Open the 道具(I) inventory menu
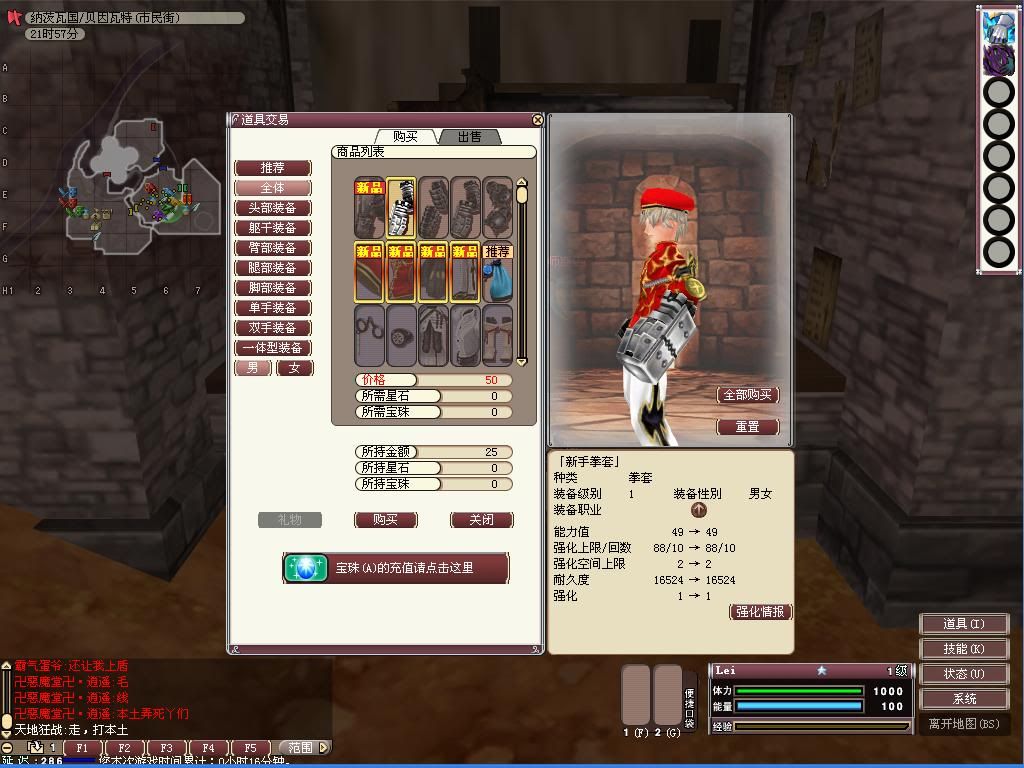Screen dimensions: 1024x768 pyautogui.click(x=963, y=624)
